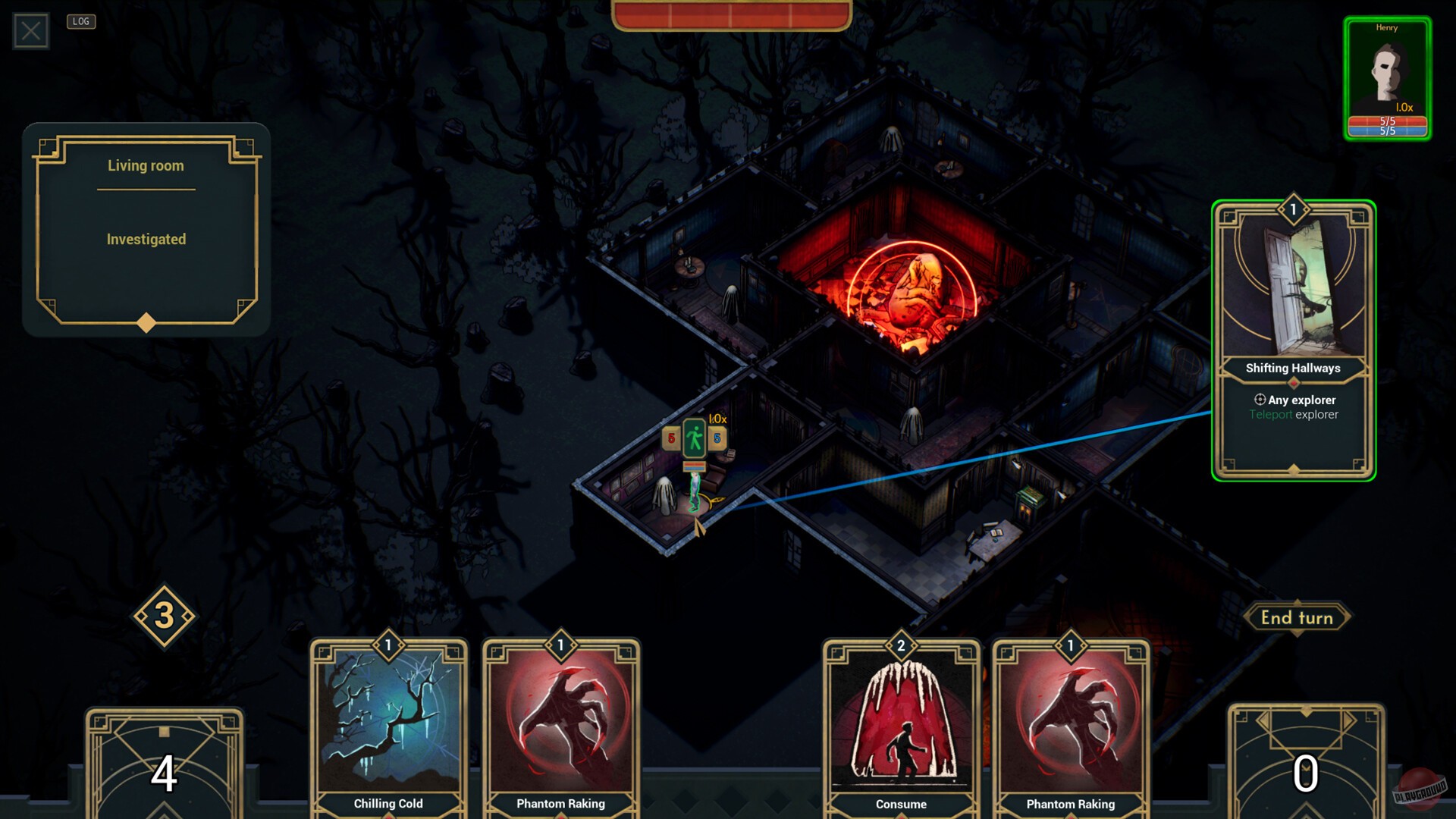Click the "2" cost badge on the Consume card
Screen dimensions: 1456x819
click(x=901, y=646)
